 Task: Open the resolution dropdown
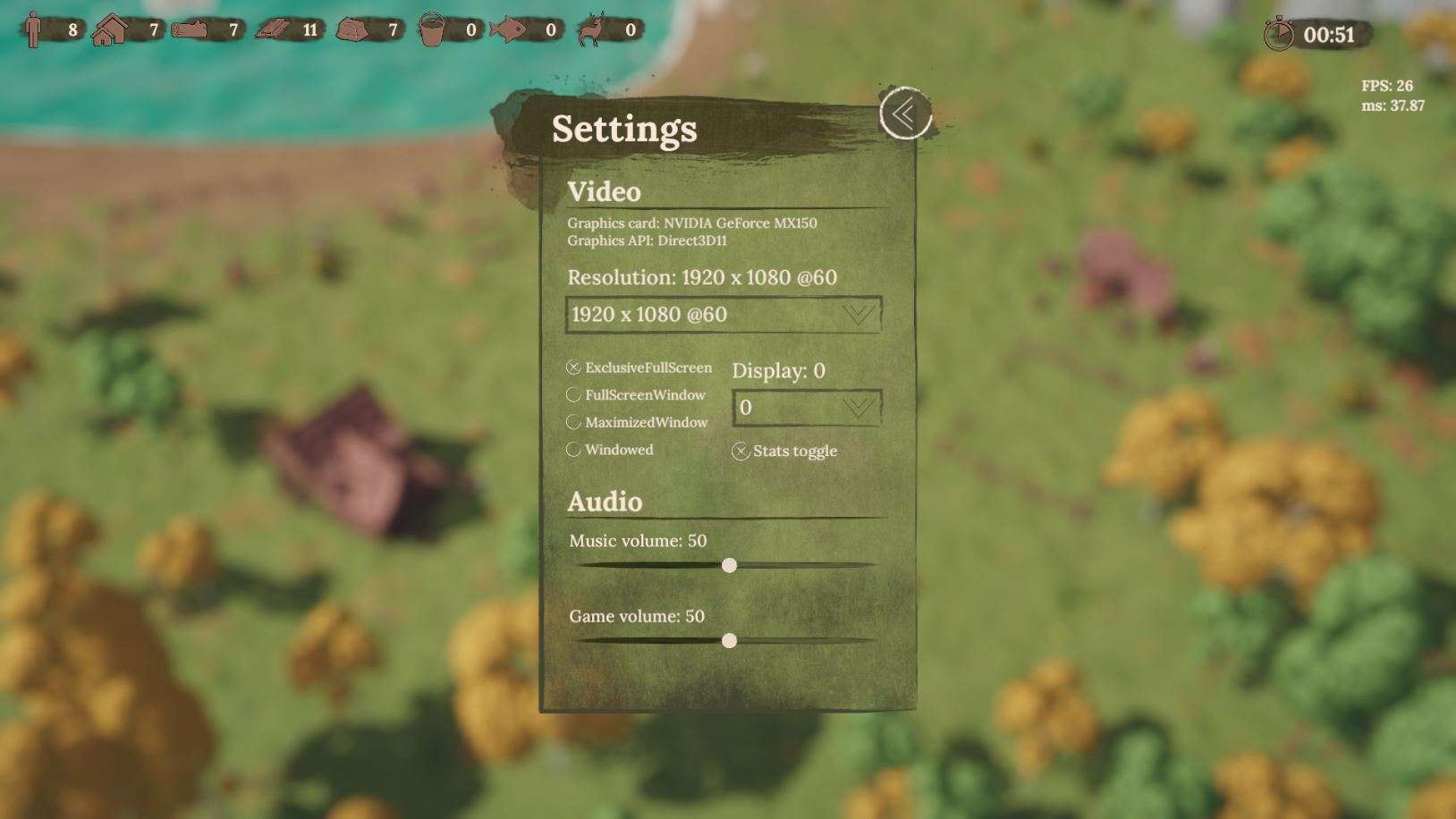click(724, 315)
